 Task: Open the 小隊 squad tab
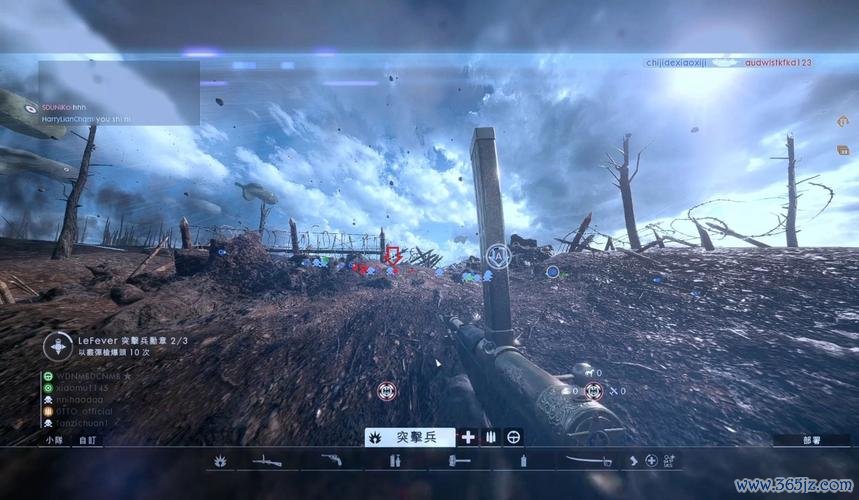(53, 439)
